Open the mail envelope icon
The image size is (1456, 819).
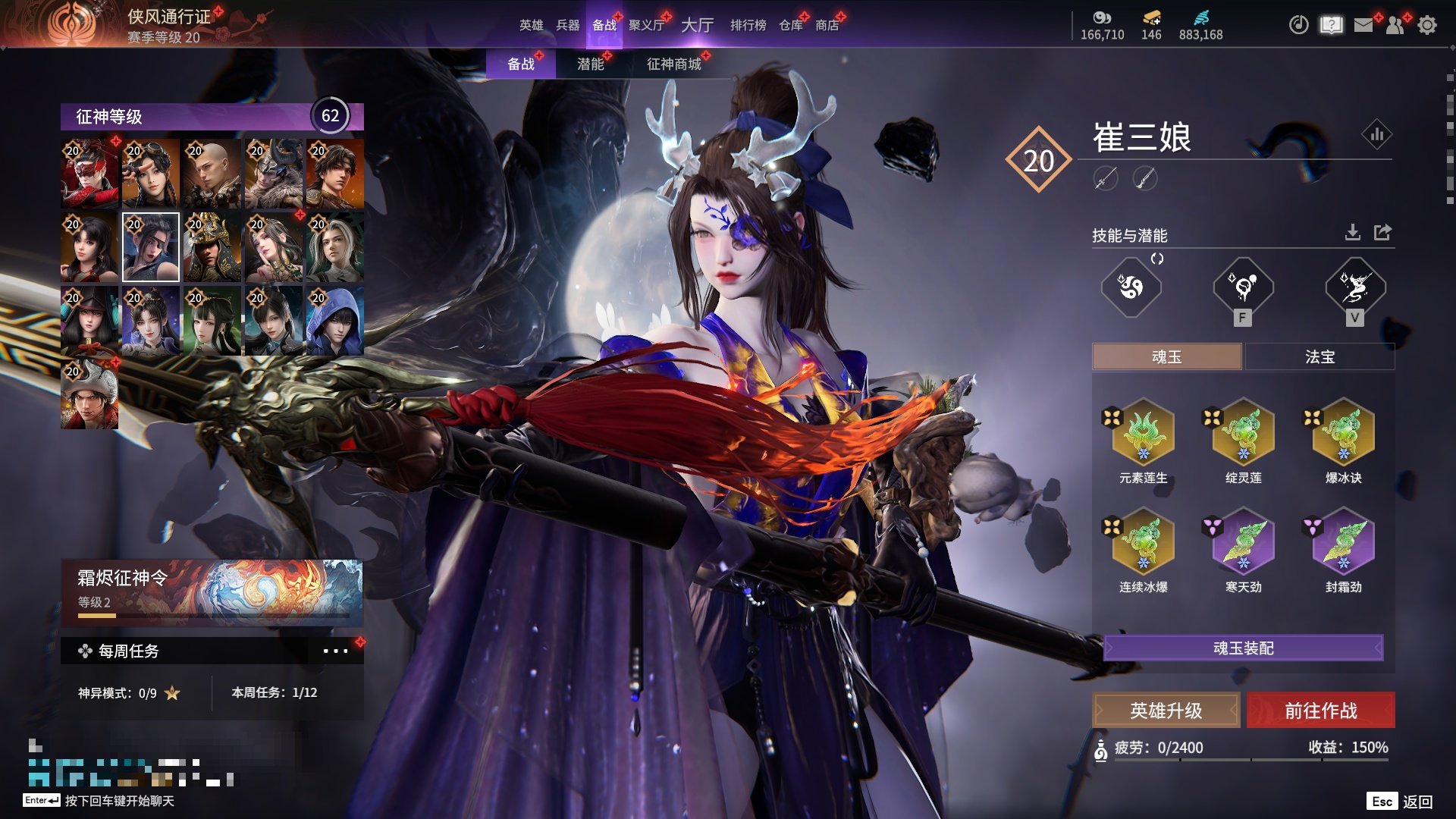point(1363,25)
